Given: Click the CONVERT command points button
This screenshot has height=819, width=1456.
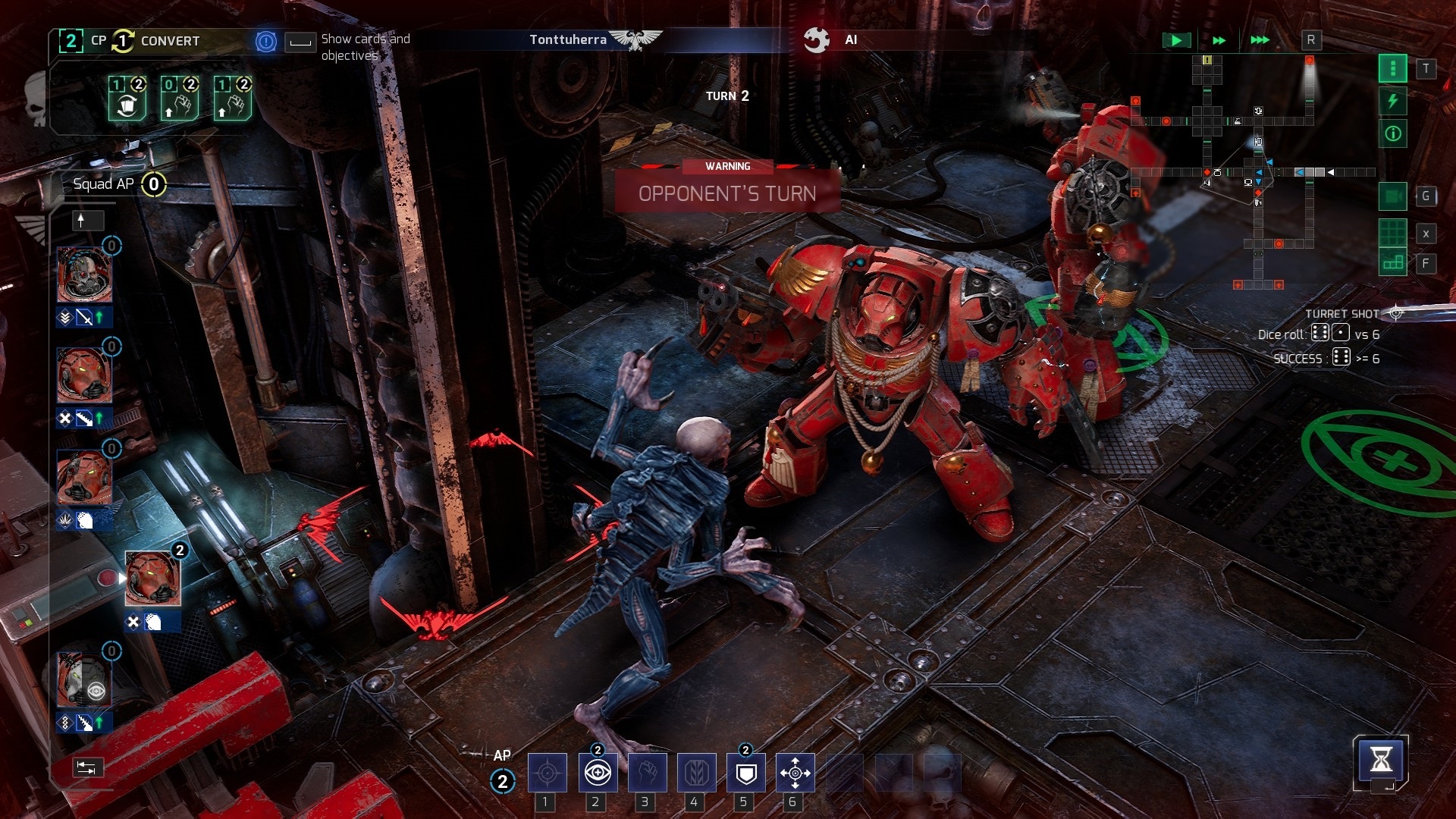Looking at the screenshot, I should (x=169, y=41).
